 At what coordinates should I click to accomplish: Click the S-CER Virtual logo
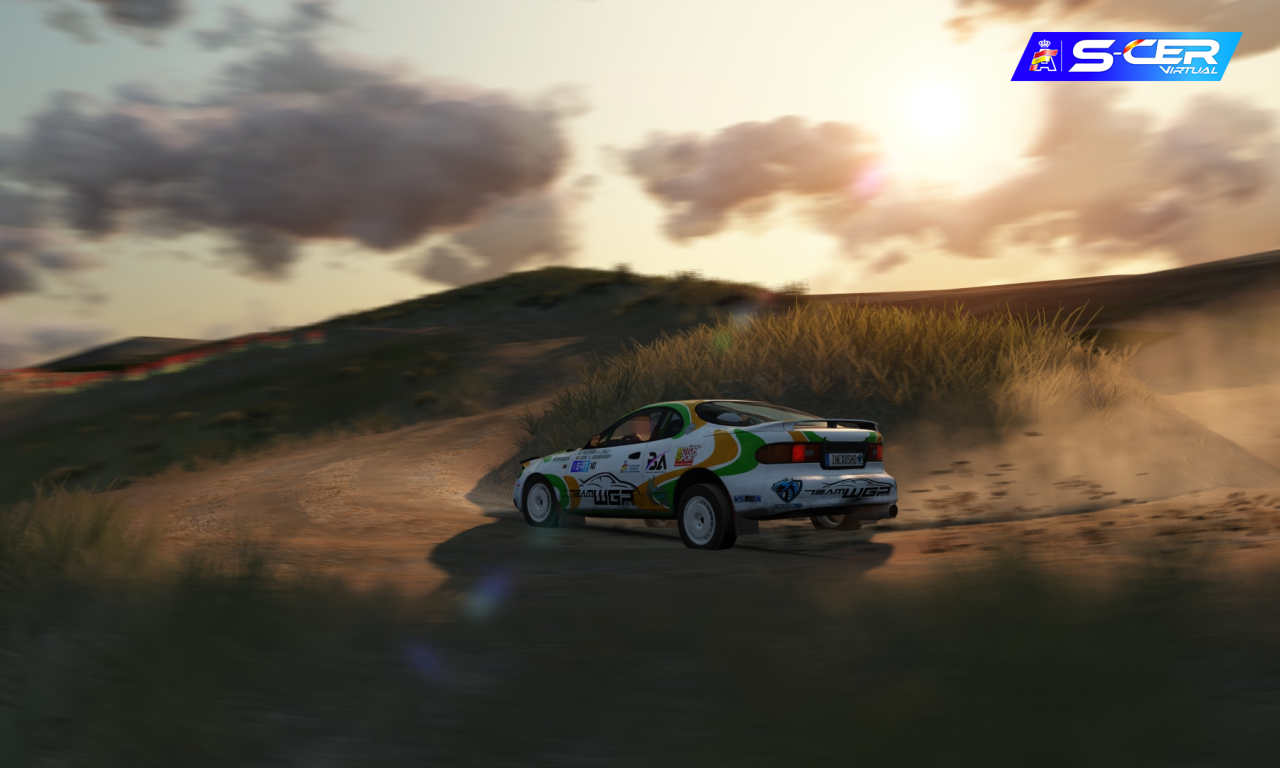pyautogui.click(x=1127, y=56)
